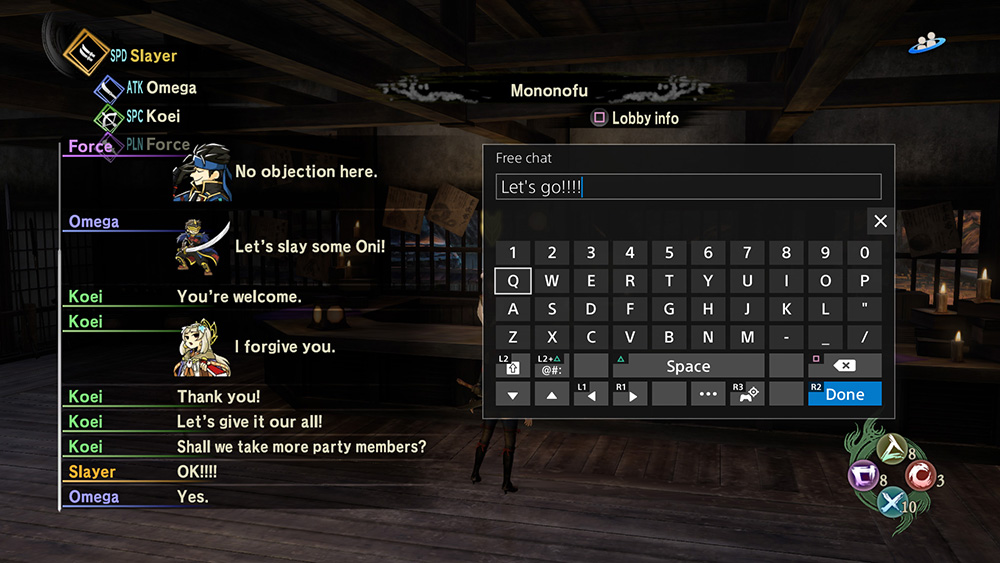Toggle the shift arrow key
This screenshot has height=563, width=1000.
[513, 366]
